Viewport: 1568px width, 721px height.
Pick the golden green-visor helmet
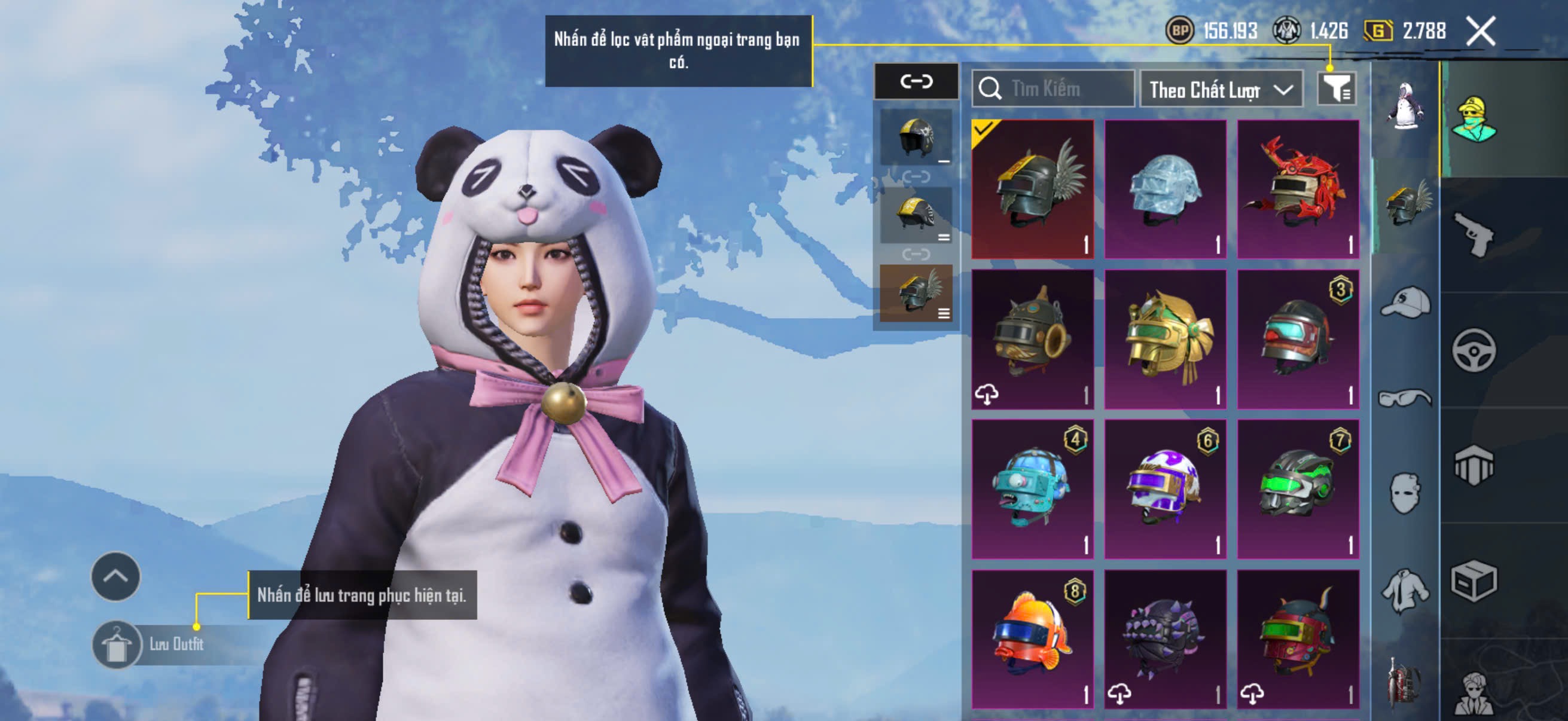(x=1165, y=339)
